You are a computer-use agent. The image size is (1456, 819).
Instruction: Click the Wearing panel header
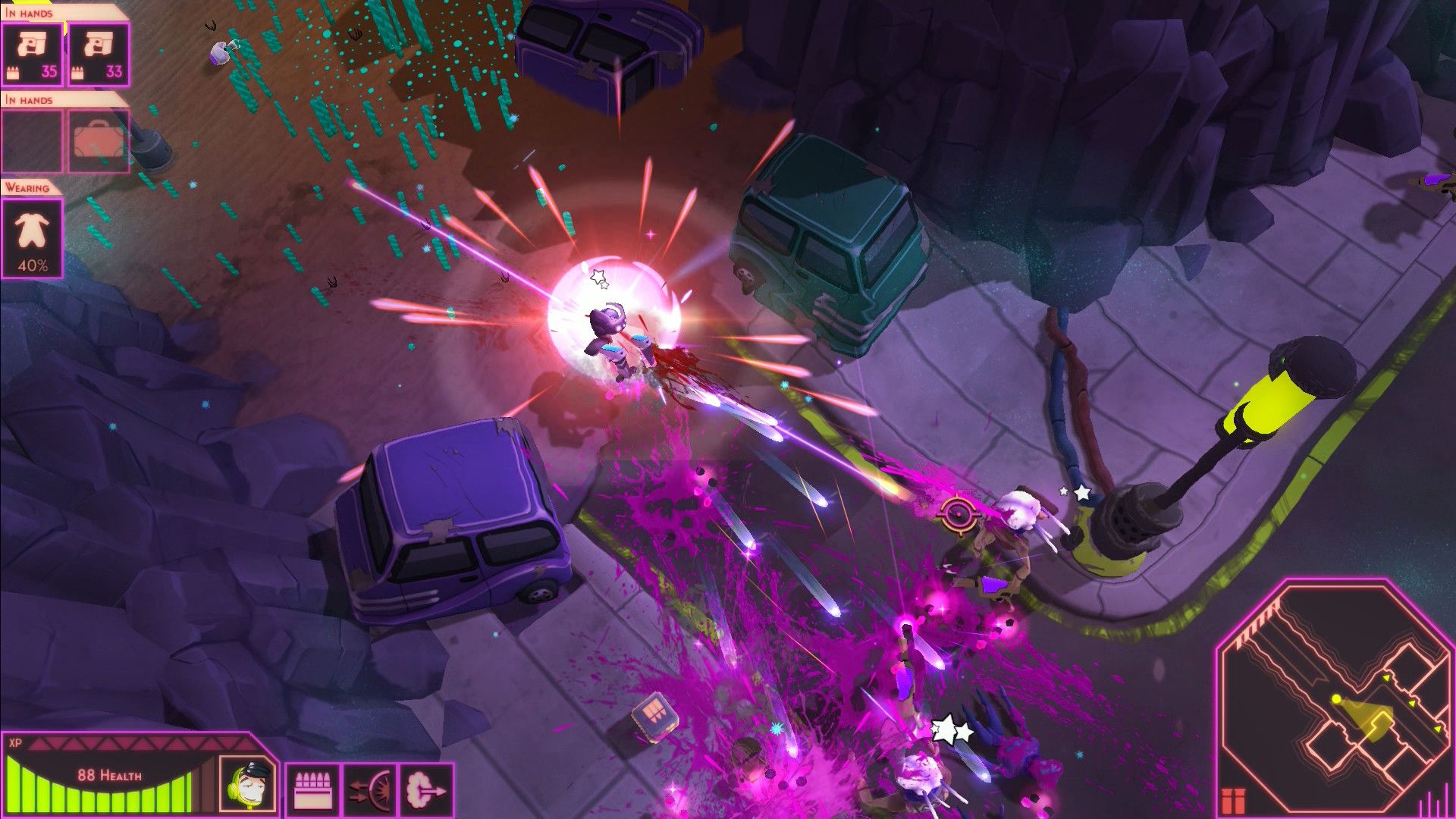[x=29, y=188]
